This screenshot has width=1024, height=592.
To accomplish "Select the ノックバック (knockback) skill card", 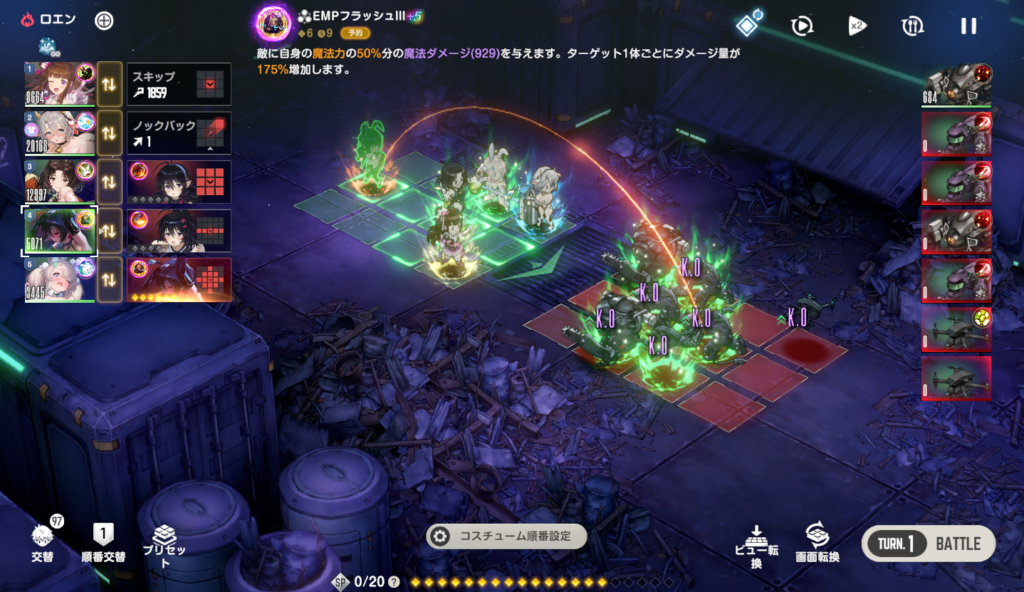I will click(179, 134).
